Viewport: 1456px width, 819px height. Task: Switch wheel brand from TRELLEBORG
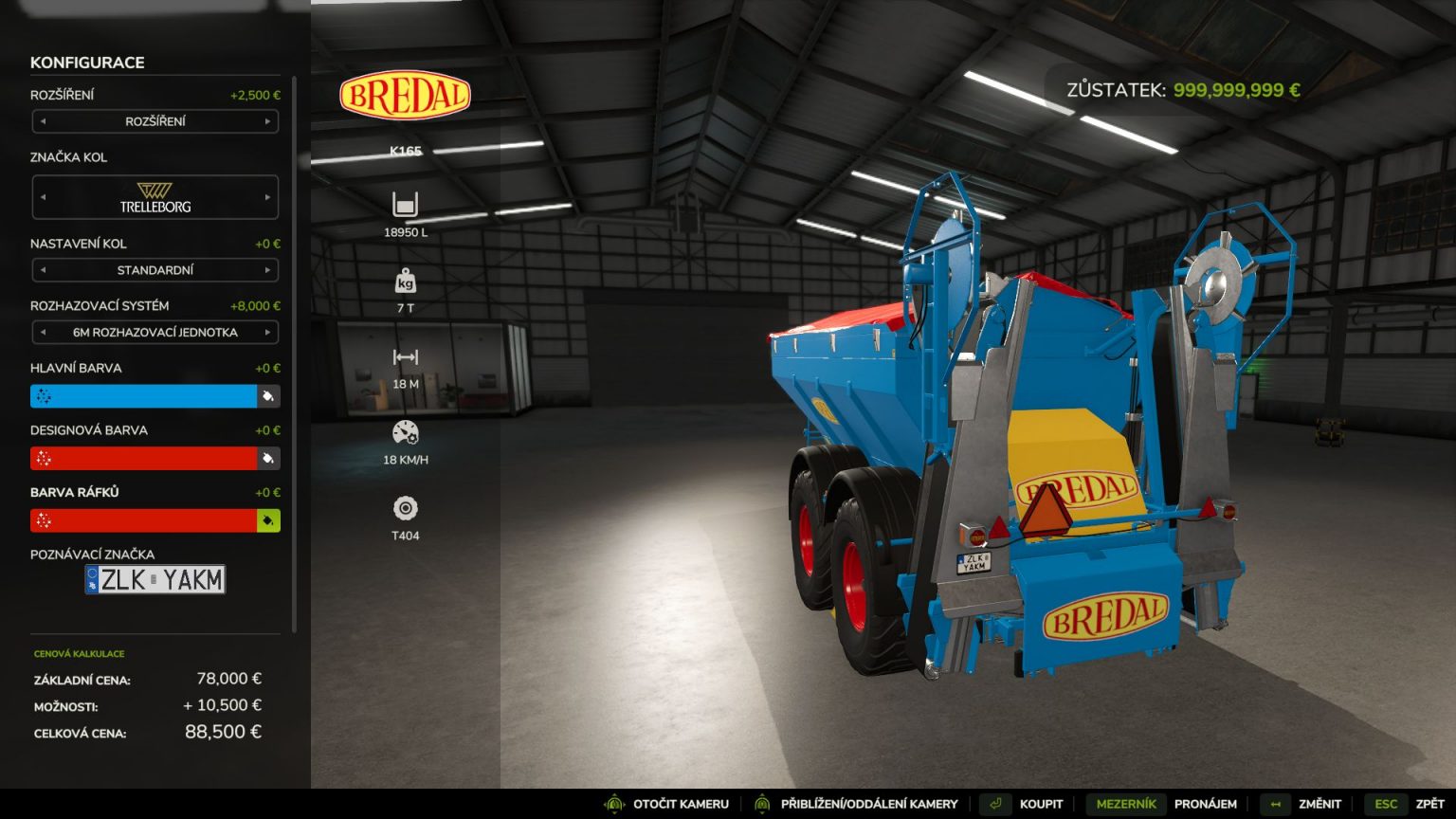[268, 197]
